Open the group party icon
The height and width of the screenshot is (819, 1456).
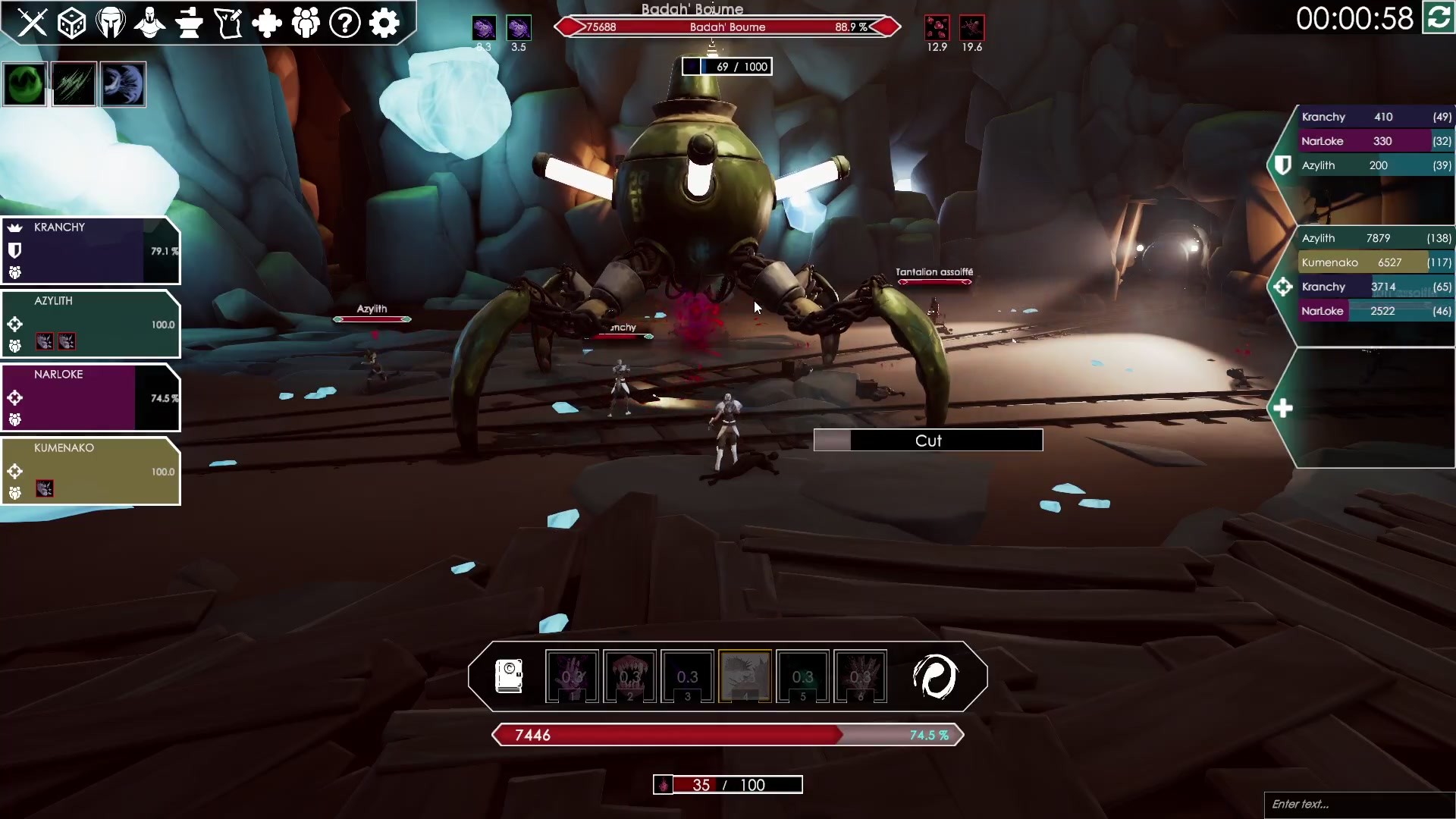[x=307, y=22]
